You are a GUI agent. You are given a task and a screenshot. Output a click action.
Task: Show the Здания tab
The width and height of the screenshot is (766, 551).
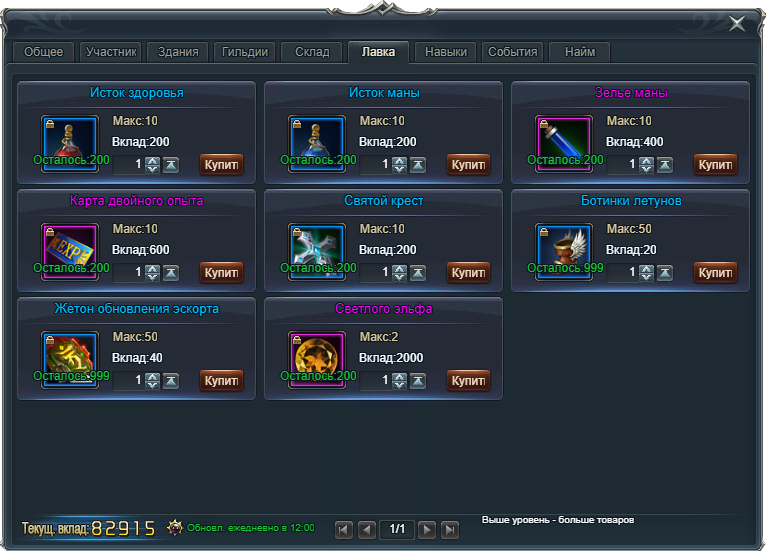point(178,52)
